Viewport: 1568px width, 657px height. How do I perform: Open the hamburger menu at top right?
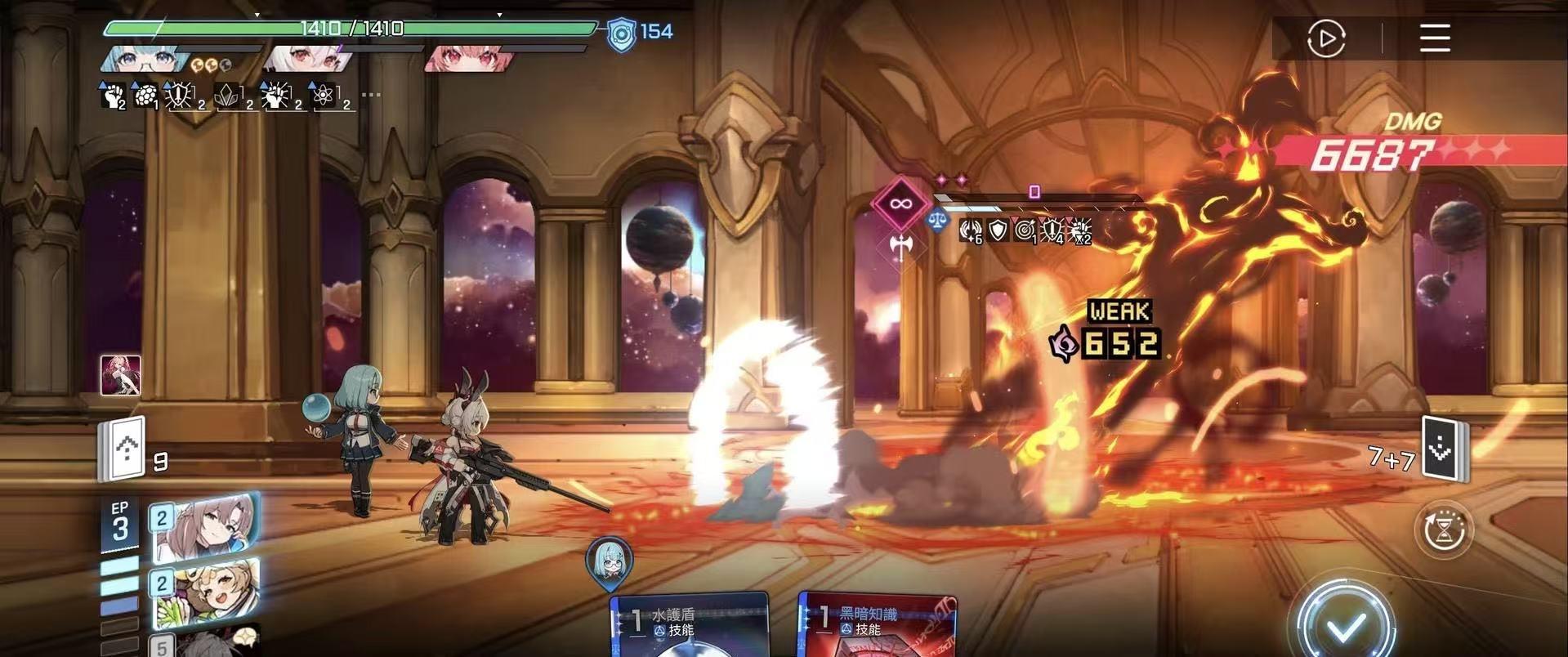(x=1434, y=38)
